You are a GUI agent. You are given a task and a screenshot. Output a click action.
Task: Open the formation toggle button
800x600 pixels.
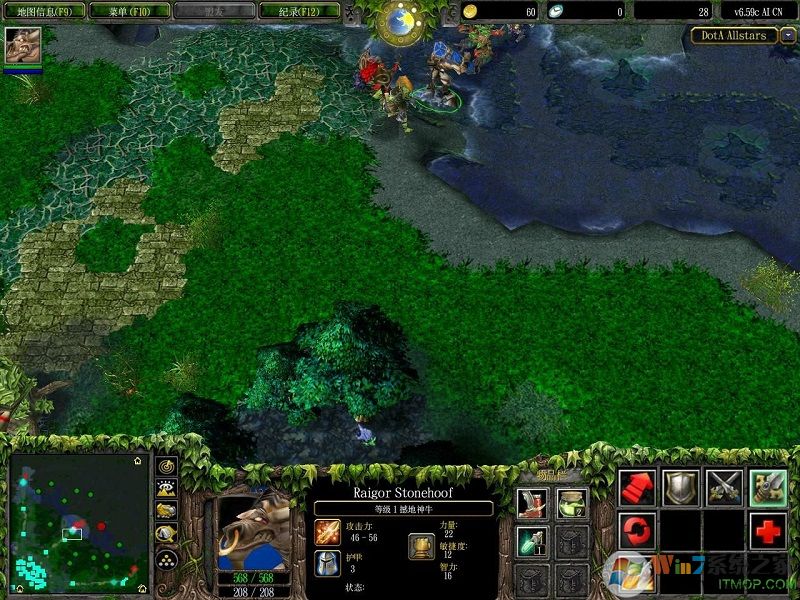pos(167,560)
